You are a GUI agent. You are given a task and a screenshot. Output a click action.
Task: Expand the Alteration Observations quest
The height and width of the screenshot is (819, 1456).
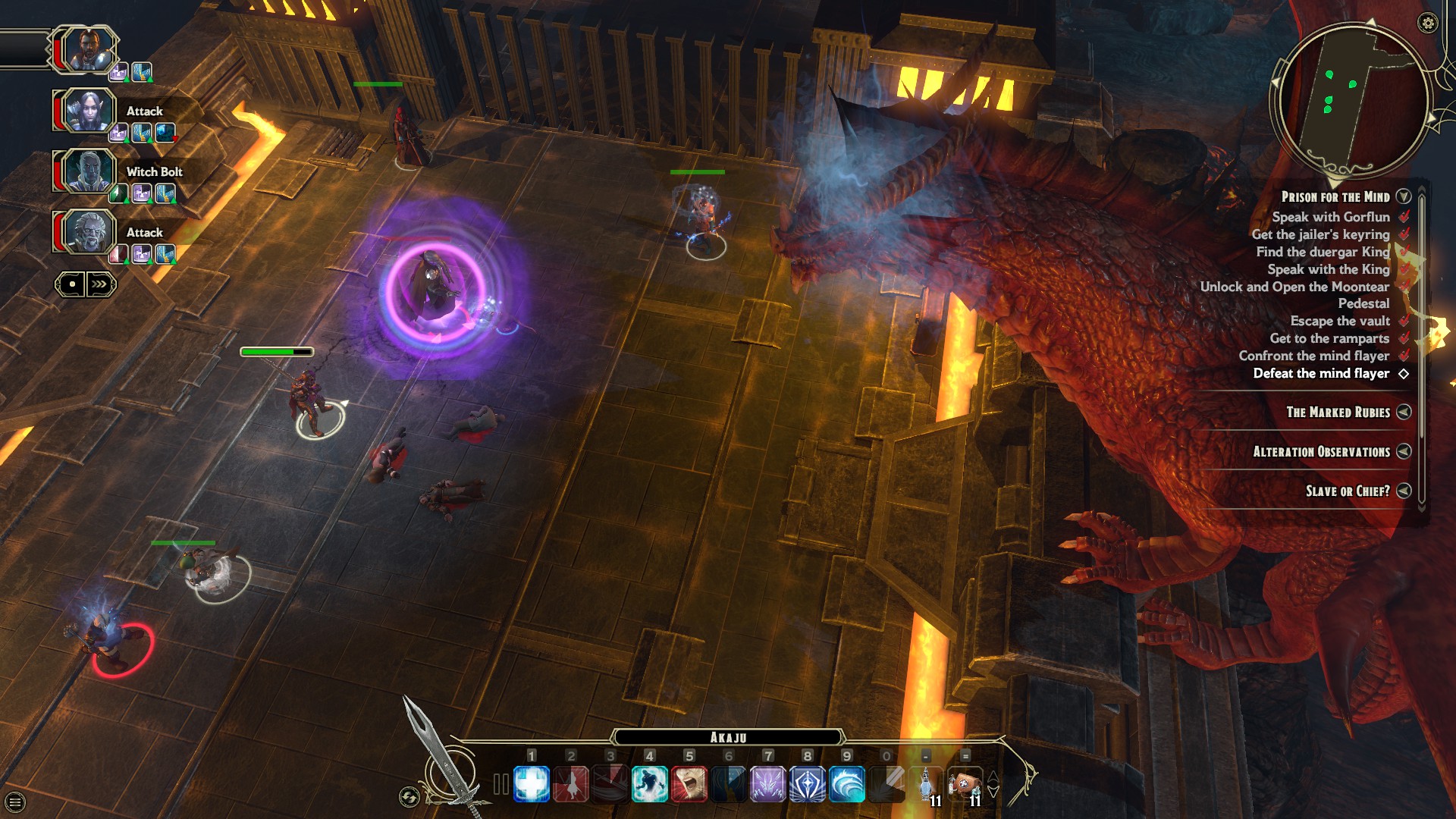pos(1404,452)
